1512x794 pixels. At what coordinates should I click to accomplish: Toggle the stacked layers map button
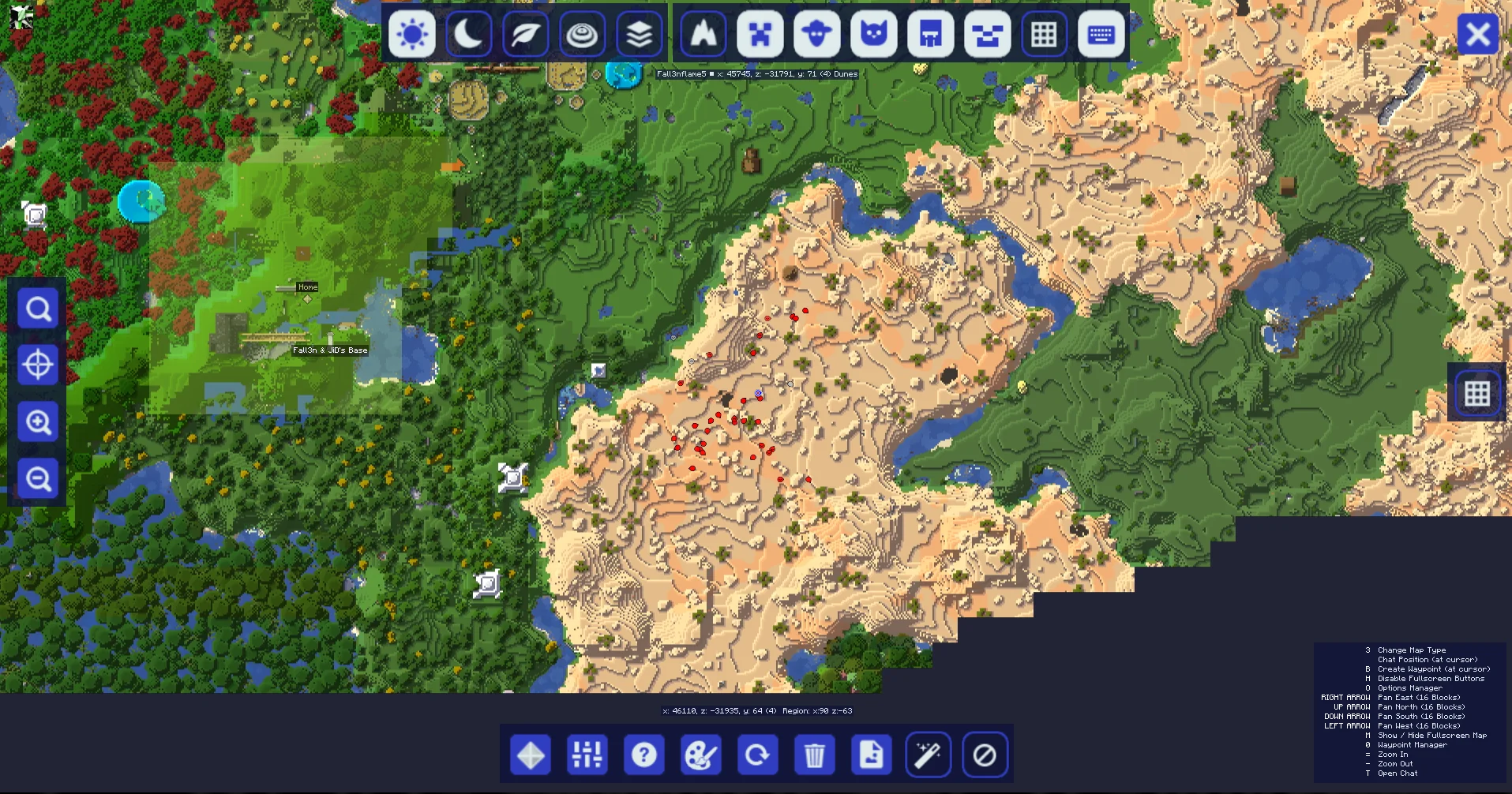pos(640,35)
